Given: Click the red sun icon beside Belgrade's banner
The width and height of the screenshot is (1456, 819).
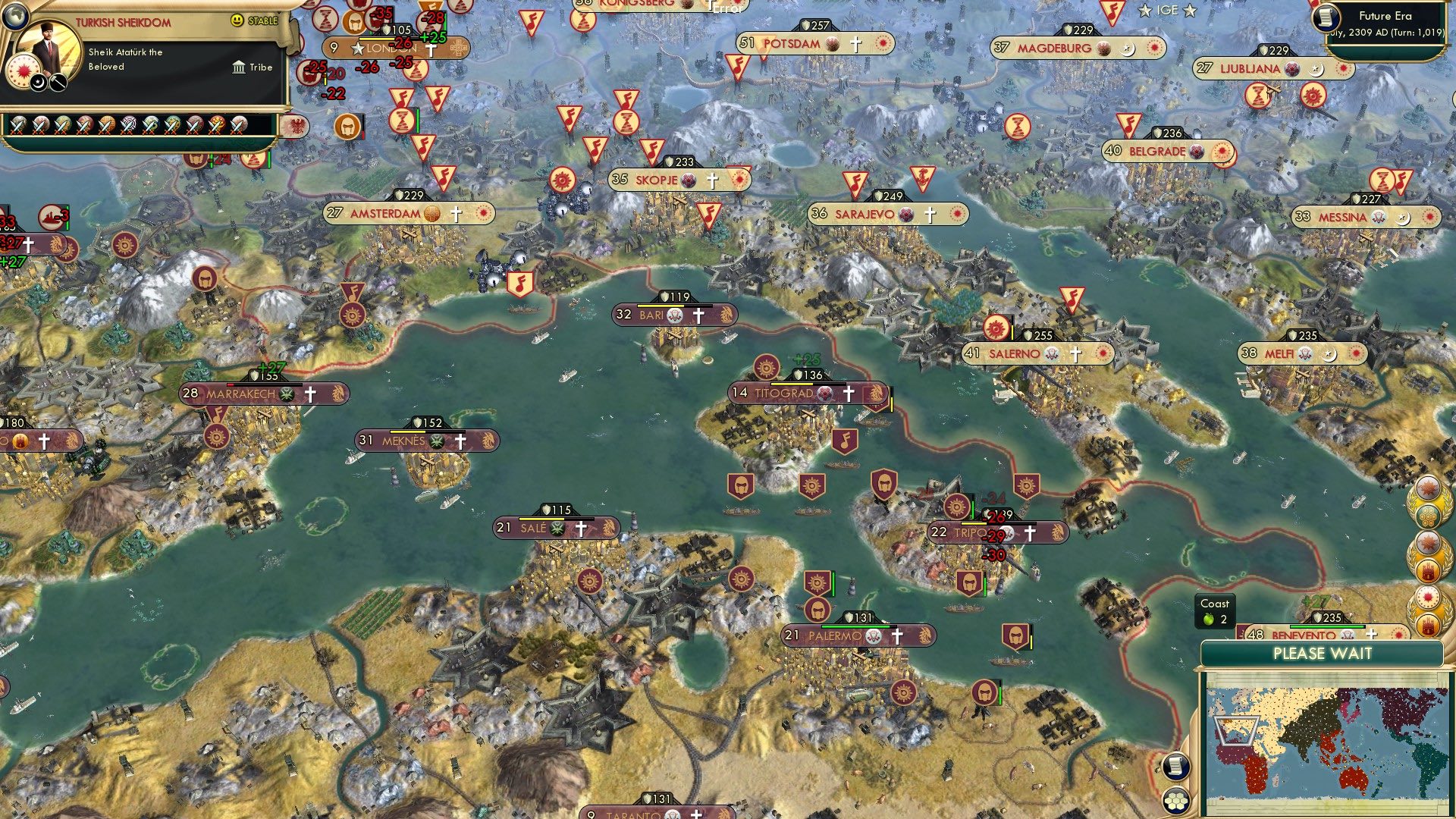Looking at the screenshot, I should [x=1220, y=152].
